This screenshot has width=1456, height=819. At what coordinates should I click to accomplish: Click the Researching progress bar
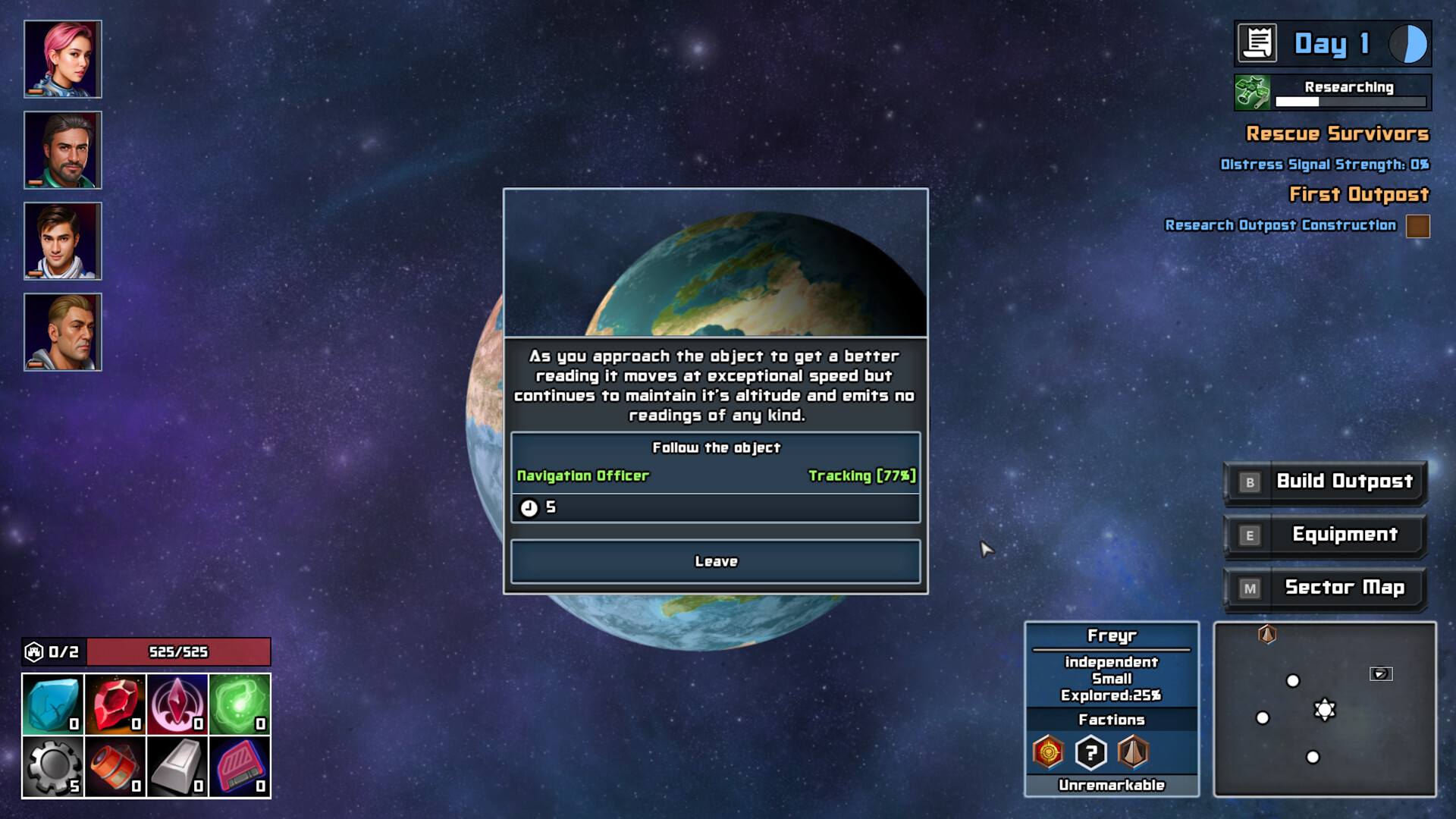(1350, 99)
